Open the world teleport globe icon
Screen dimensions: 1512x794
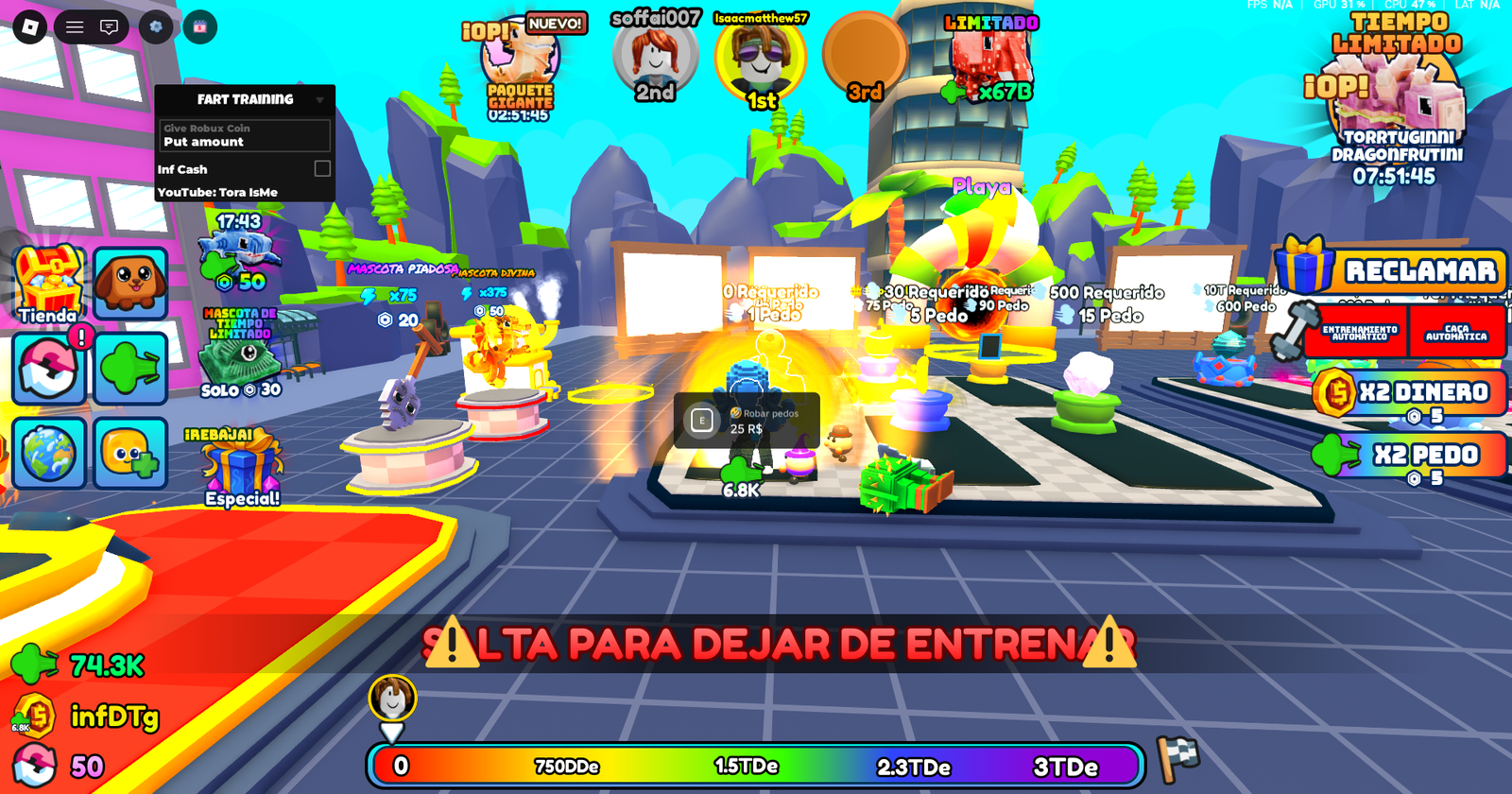click(47, 453)
